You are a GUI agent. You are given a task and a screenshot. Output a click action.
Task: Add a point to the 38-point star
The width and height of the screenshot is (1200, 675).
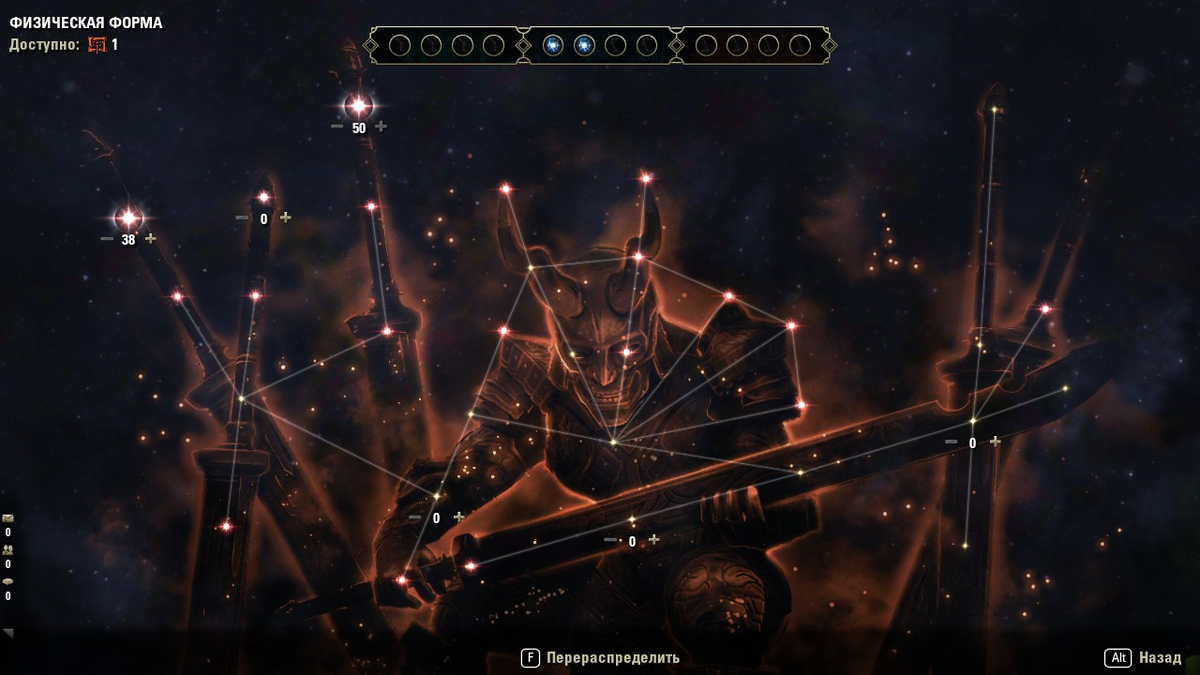coord(151,238)
